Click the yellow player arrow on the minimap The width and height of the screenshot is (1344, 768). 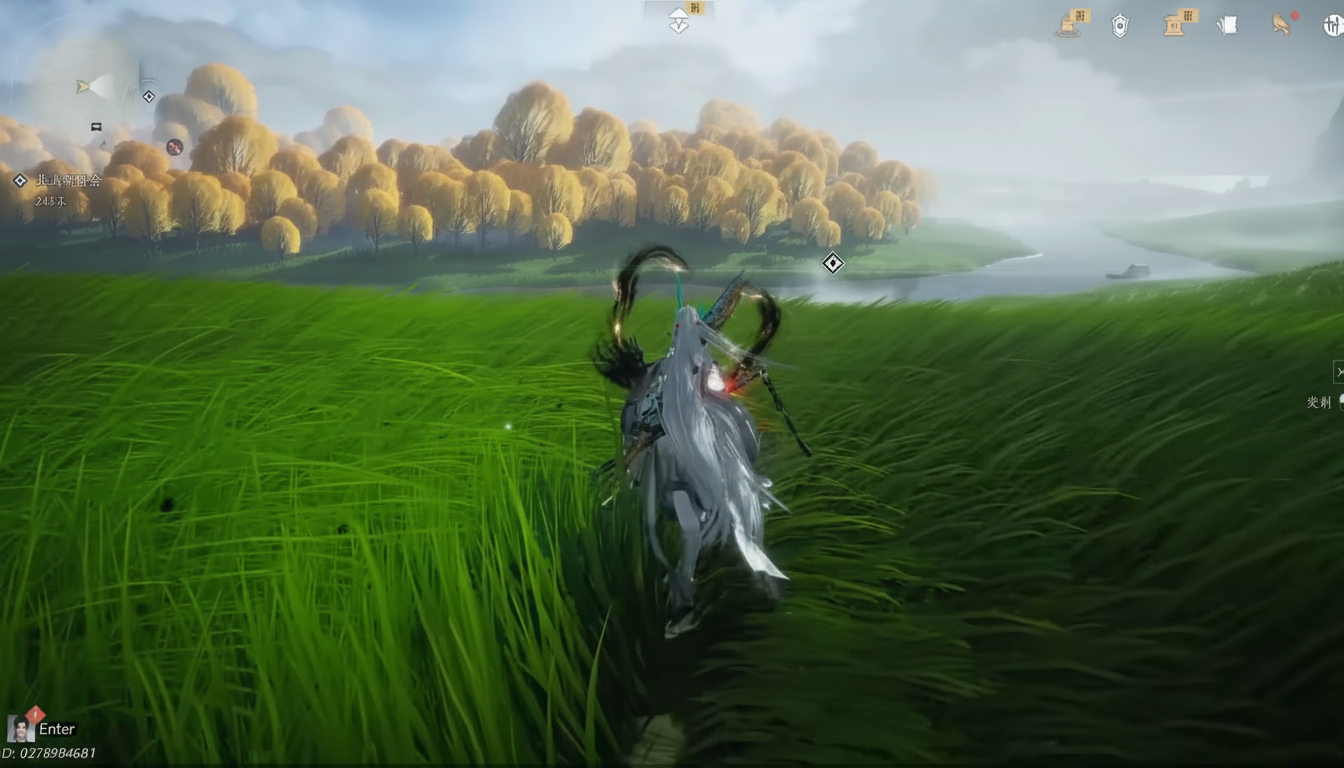(85, 87)
